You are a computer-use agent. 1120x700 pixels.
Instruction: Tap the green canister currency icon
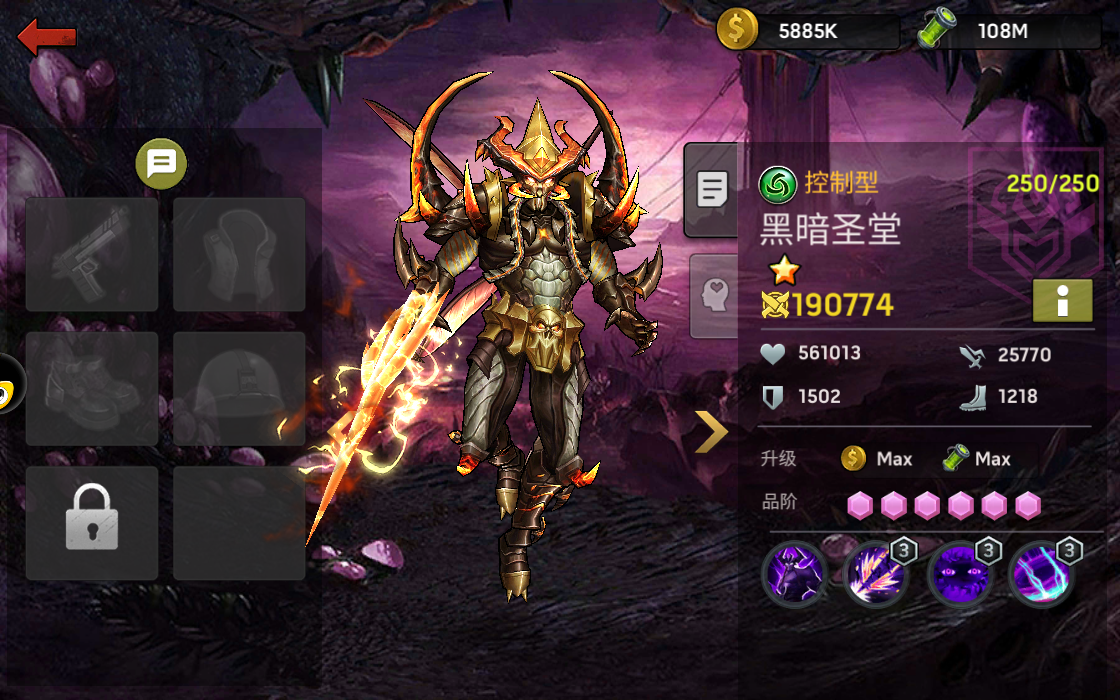point(937,30)
